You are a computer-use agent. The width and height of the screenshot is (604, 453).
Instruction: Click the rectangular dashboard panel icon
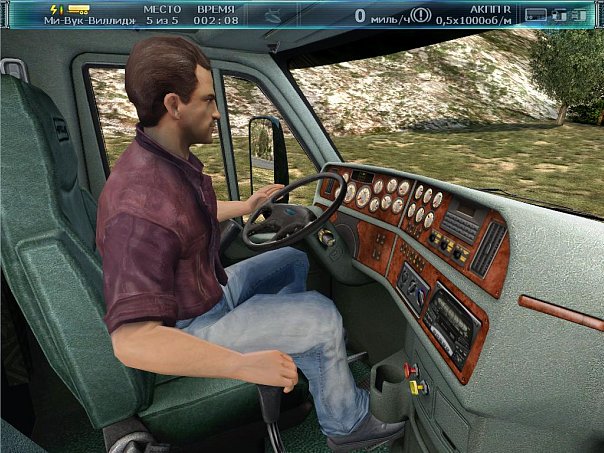point(535,15)
